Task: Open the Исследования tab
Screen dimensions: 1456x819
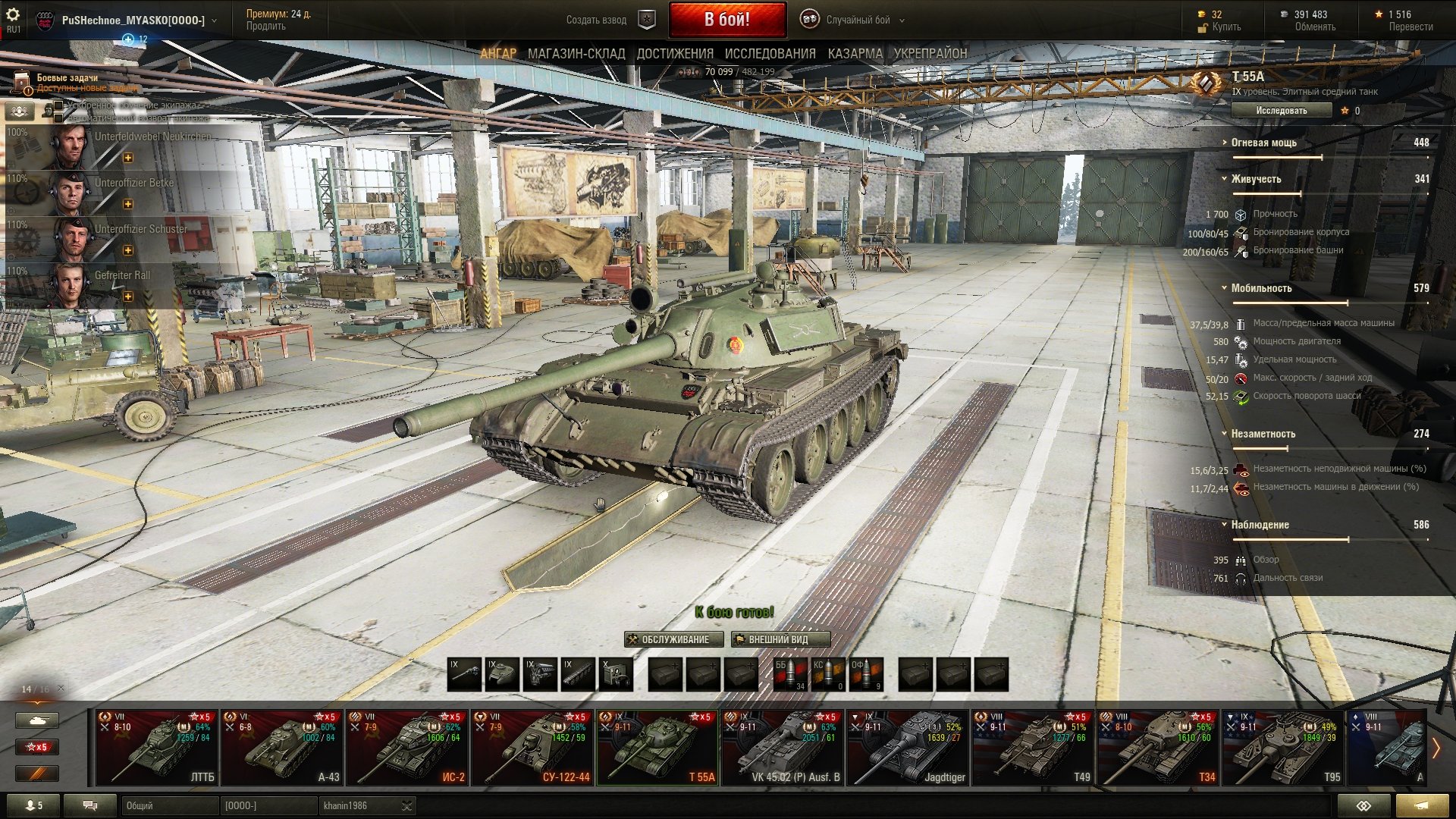Action: (x=770, y=54)
